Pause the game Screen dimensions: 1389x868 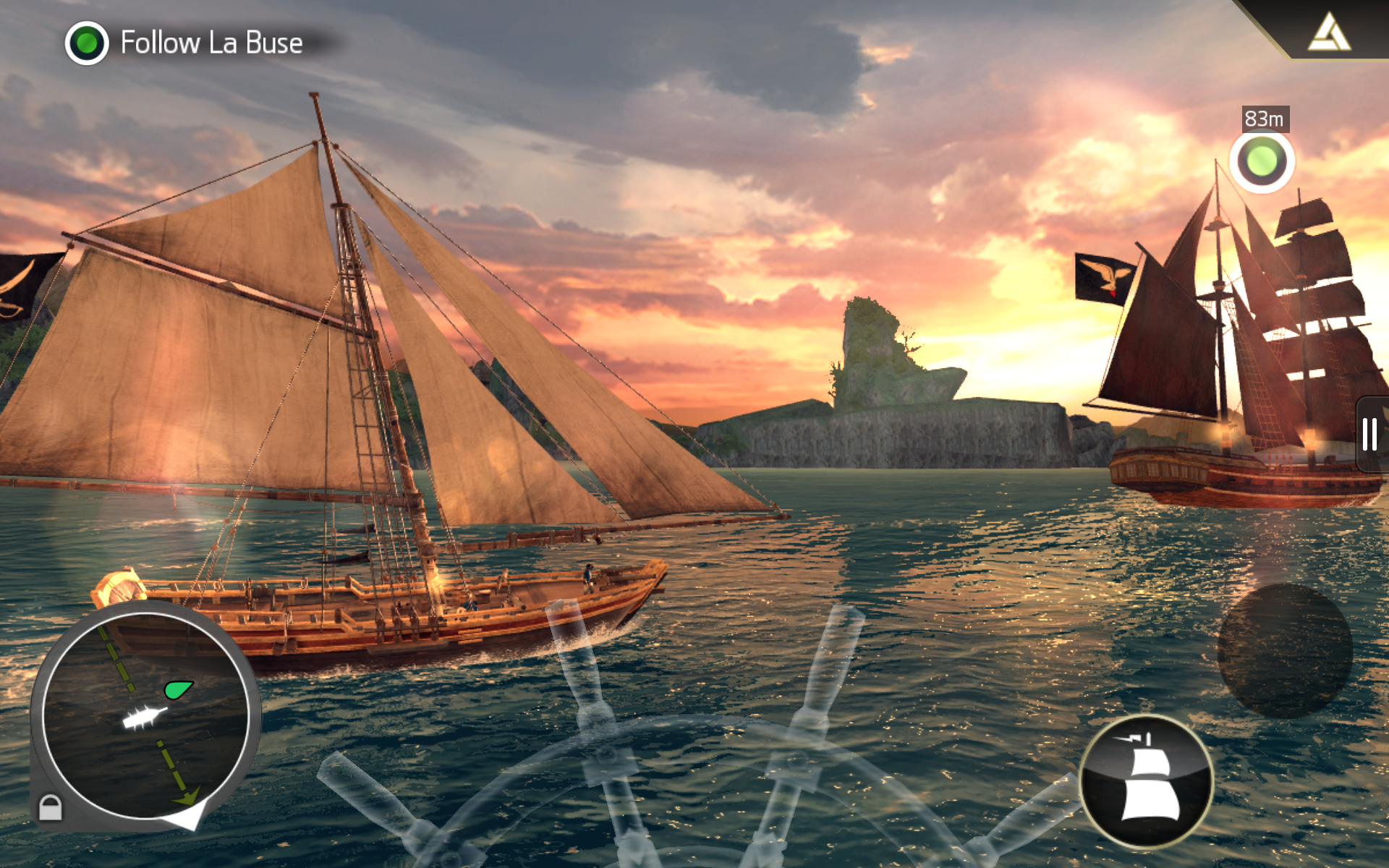[1369, 434]
